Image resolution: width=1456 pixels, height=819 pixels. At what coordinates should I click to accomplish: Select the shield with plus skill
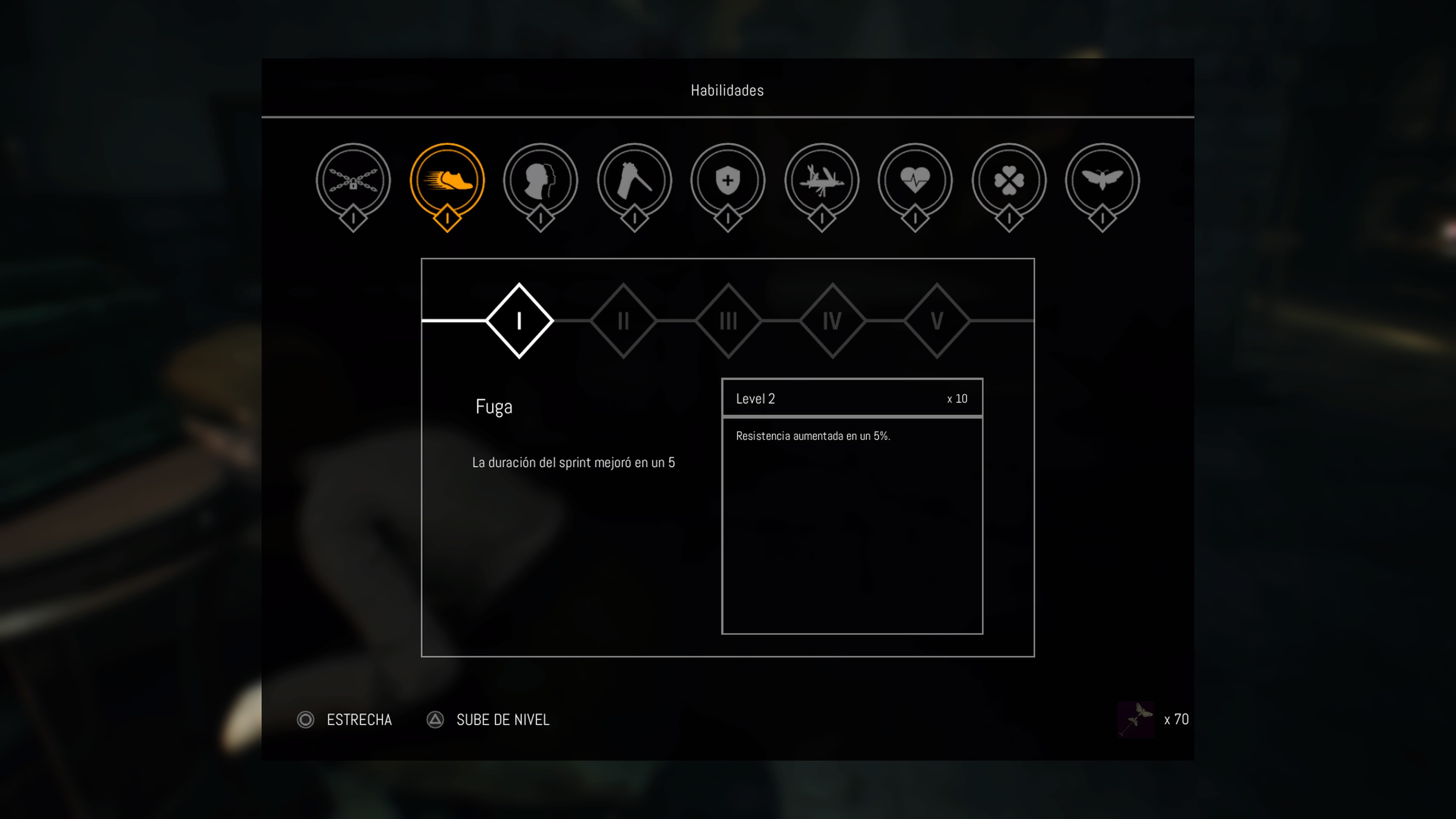pos(728,181)
